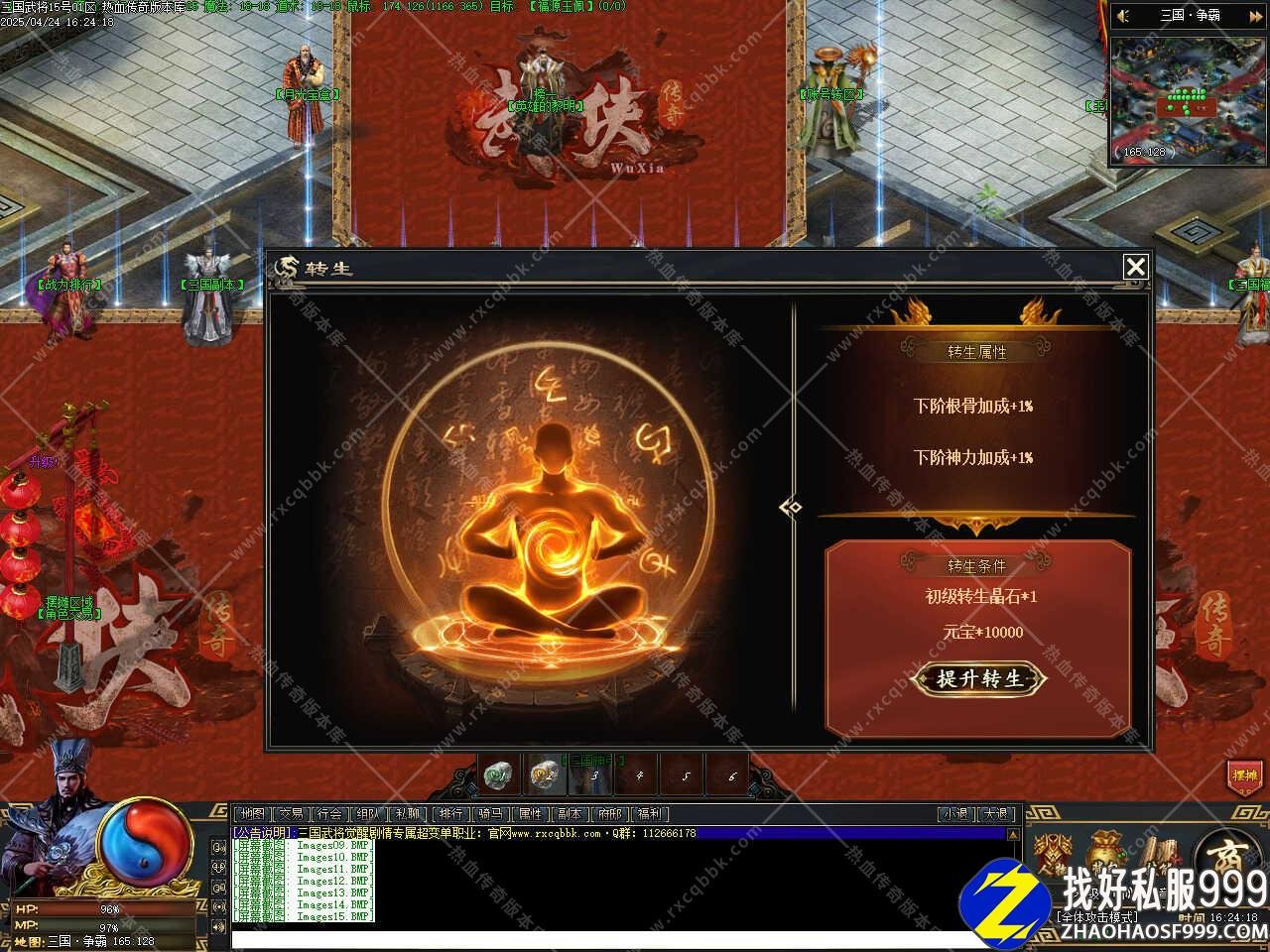Toggle the minimap speaker sound icon

pos(1123,16)
